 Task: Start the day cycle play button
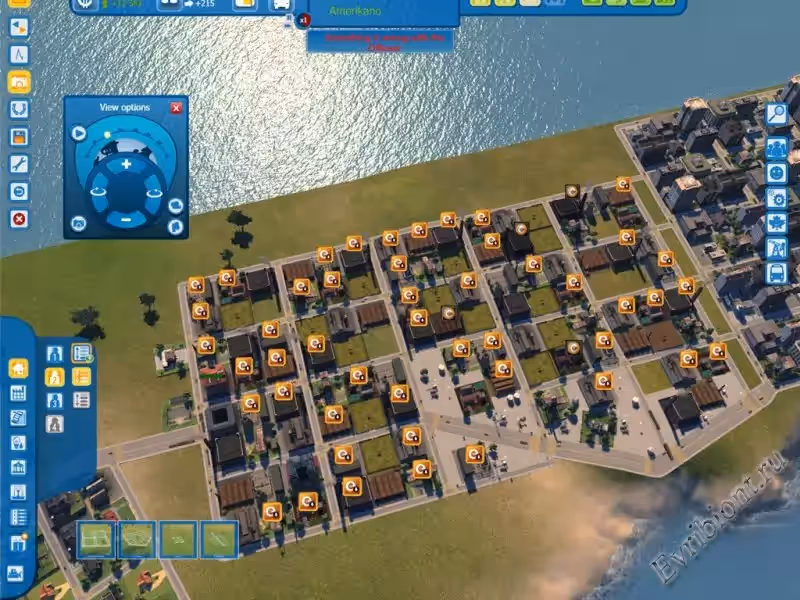(x=79, y=133)
